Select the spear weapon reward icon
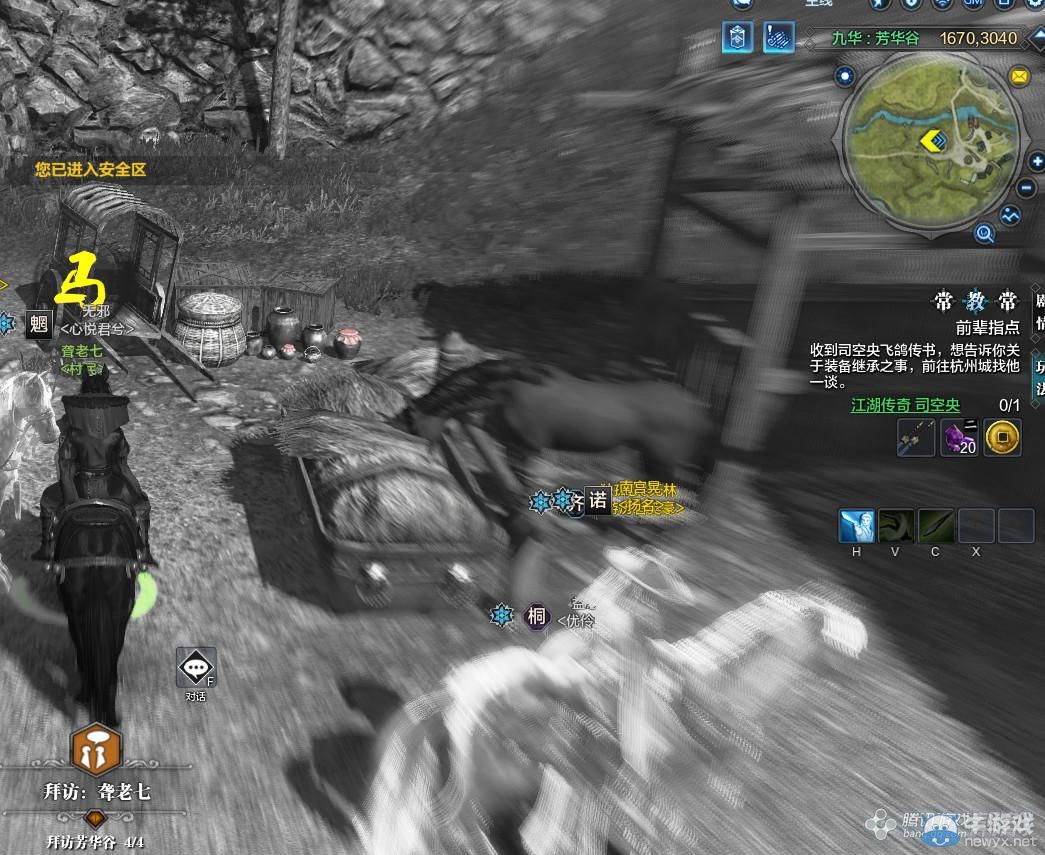Screen dimensions: 1045x855 (916, 437)
